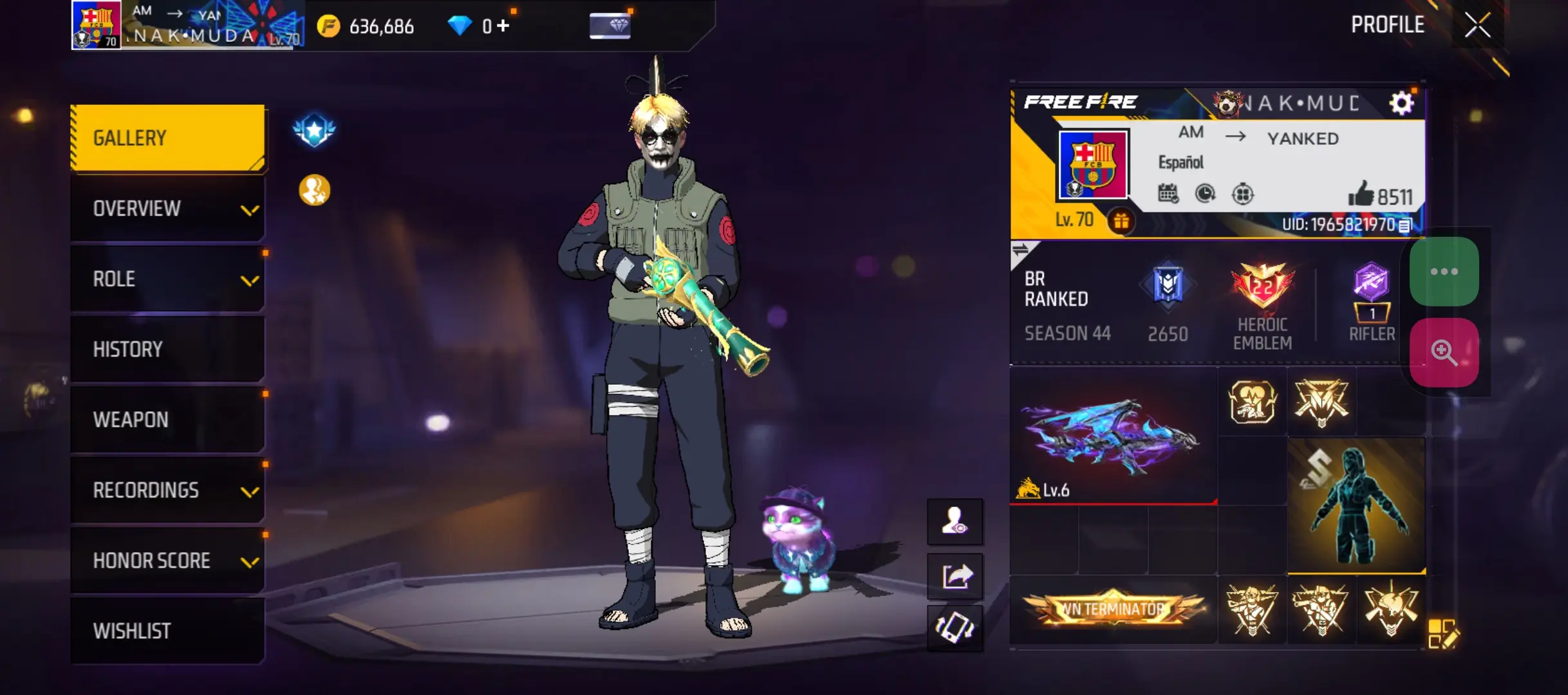Viewport: 1568px width, 695px height.
Task: Collapse the Honor Score section
Action: coord(166,561)
